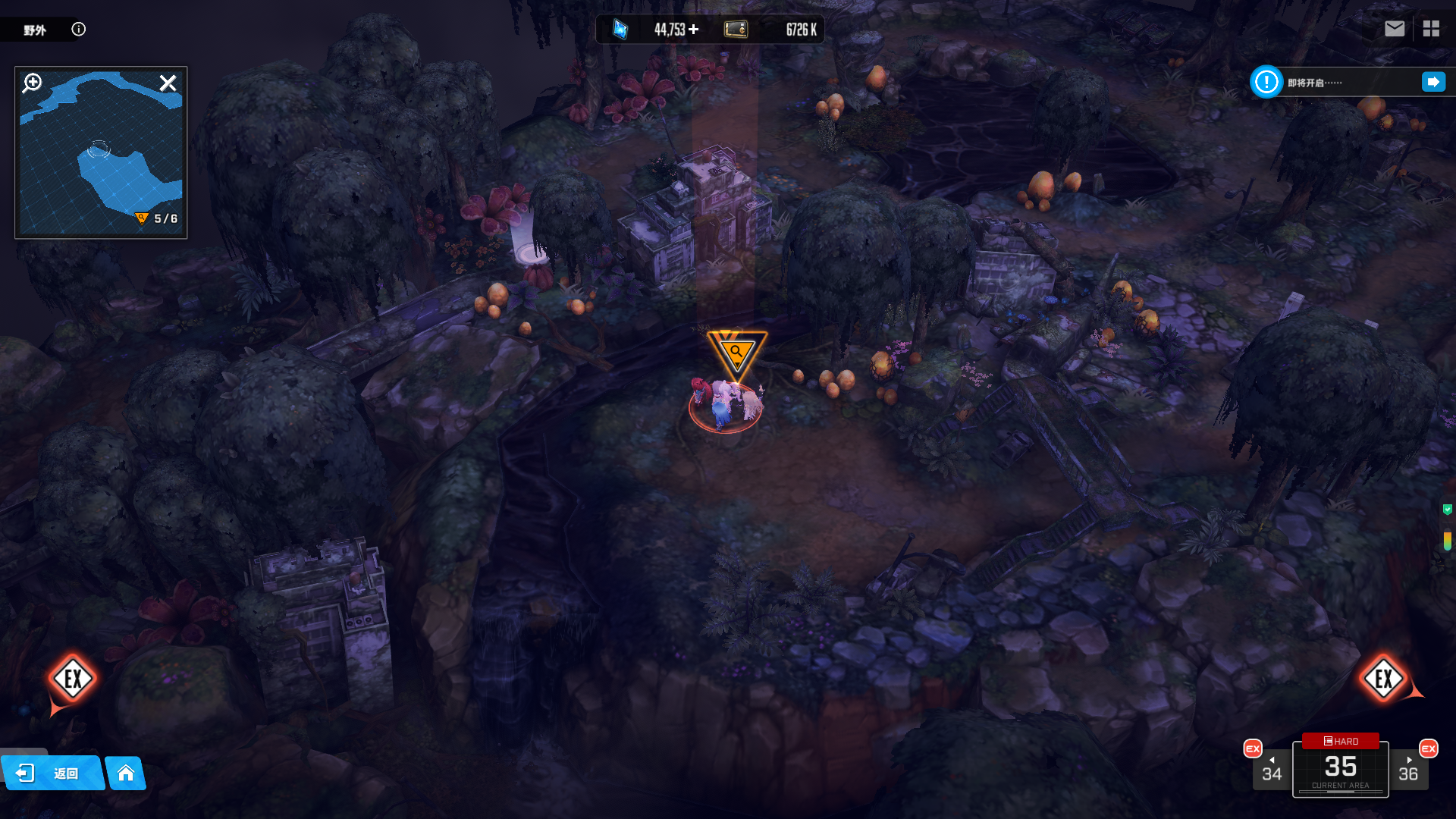Open the 即将开启 notice arrow
1456x819 pixels.
(1433, 82)
